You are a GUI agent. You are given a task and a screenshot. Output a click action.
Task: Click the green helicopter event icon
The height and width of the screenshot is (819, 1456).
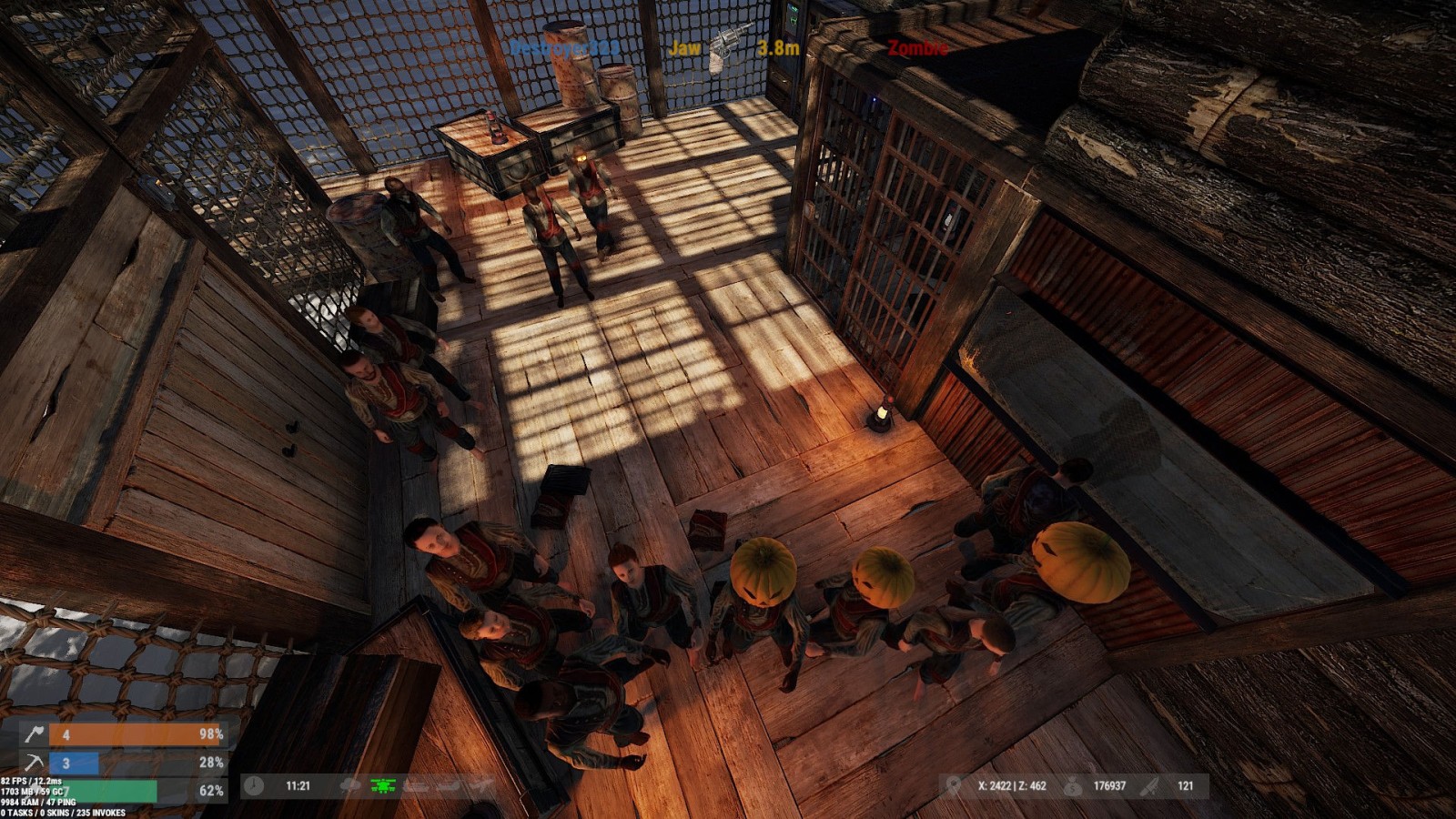(x=383, y=785)
